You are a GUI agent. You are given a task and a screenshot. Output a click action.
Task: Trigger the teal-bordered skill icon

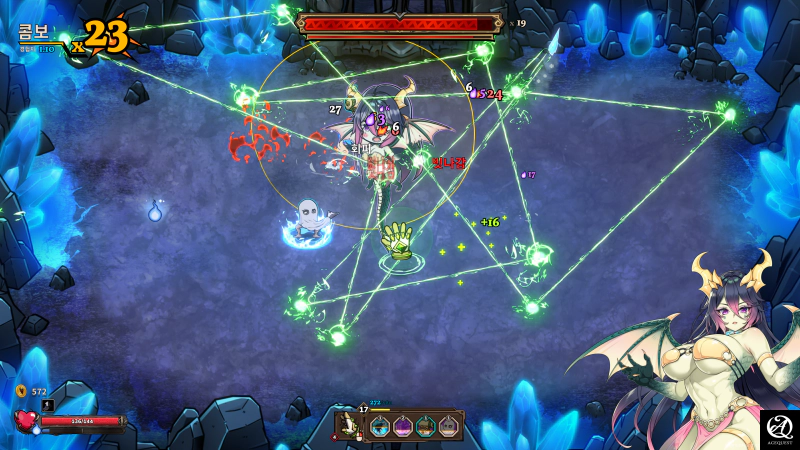coord(426,427)
